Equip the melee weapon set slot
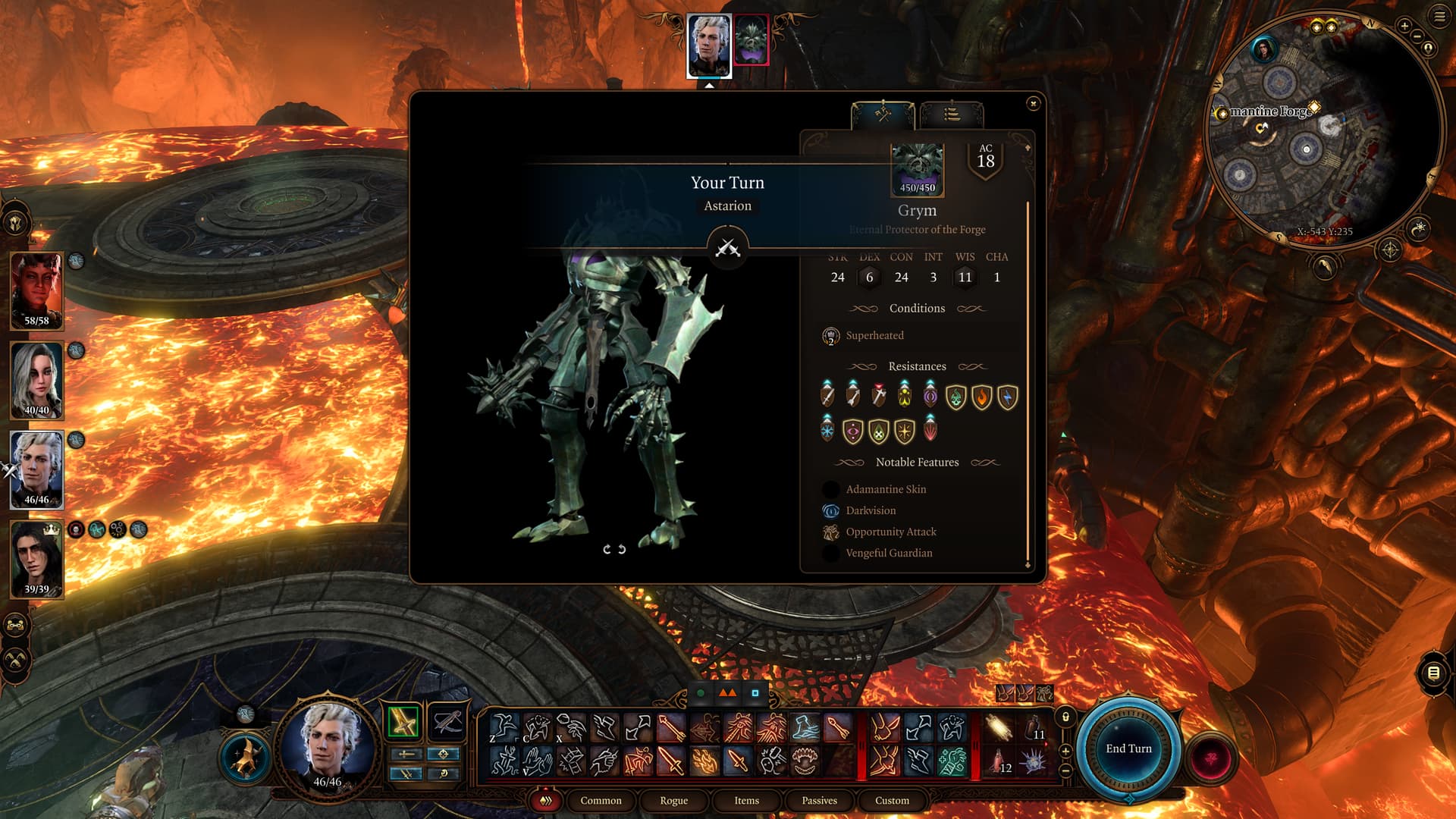Image resolution: width=1456 pixels, height=819 pixels. [x=403, y=721]
